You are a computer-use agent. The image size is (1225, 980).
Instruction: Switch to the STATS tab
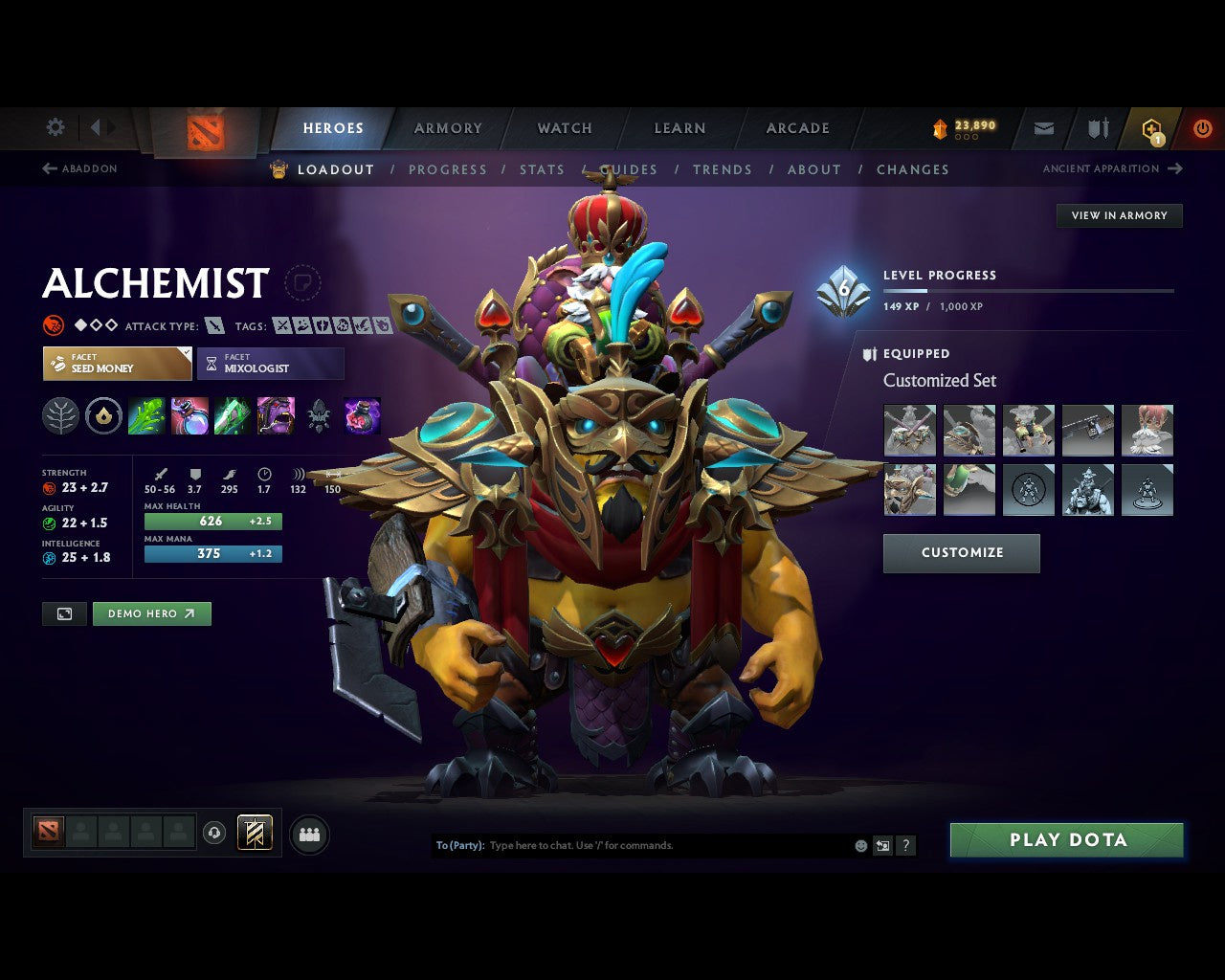pos(542,169)
